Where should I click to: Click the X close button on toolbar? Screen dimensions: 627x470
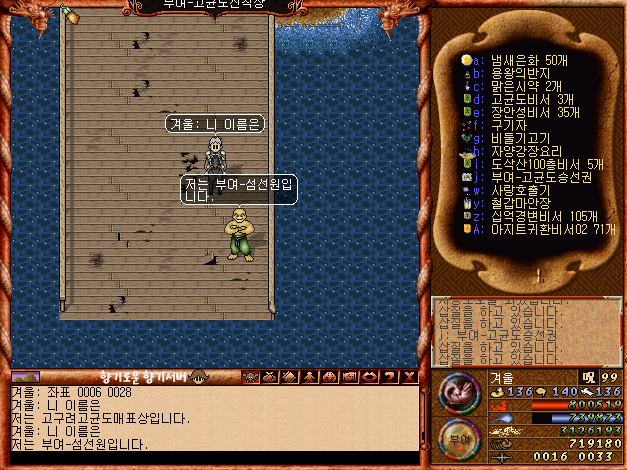pos(410,377)
